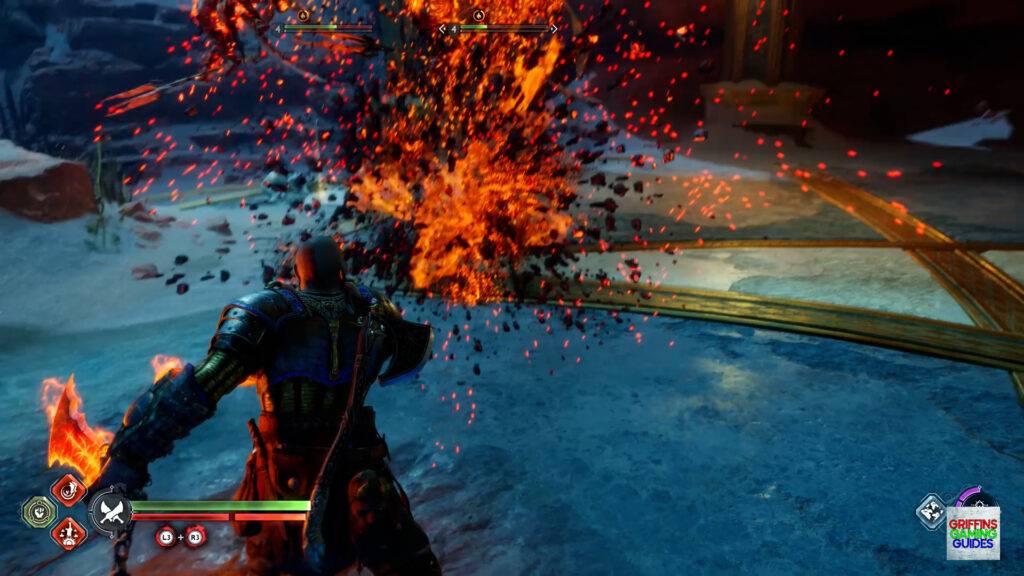Trigger the lower red runic attack icon
This screenshot has width=1024, height=576.
[69, 533]
